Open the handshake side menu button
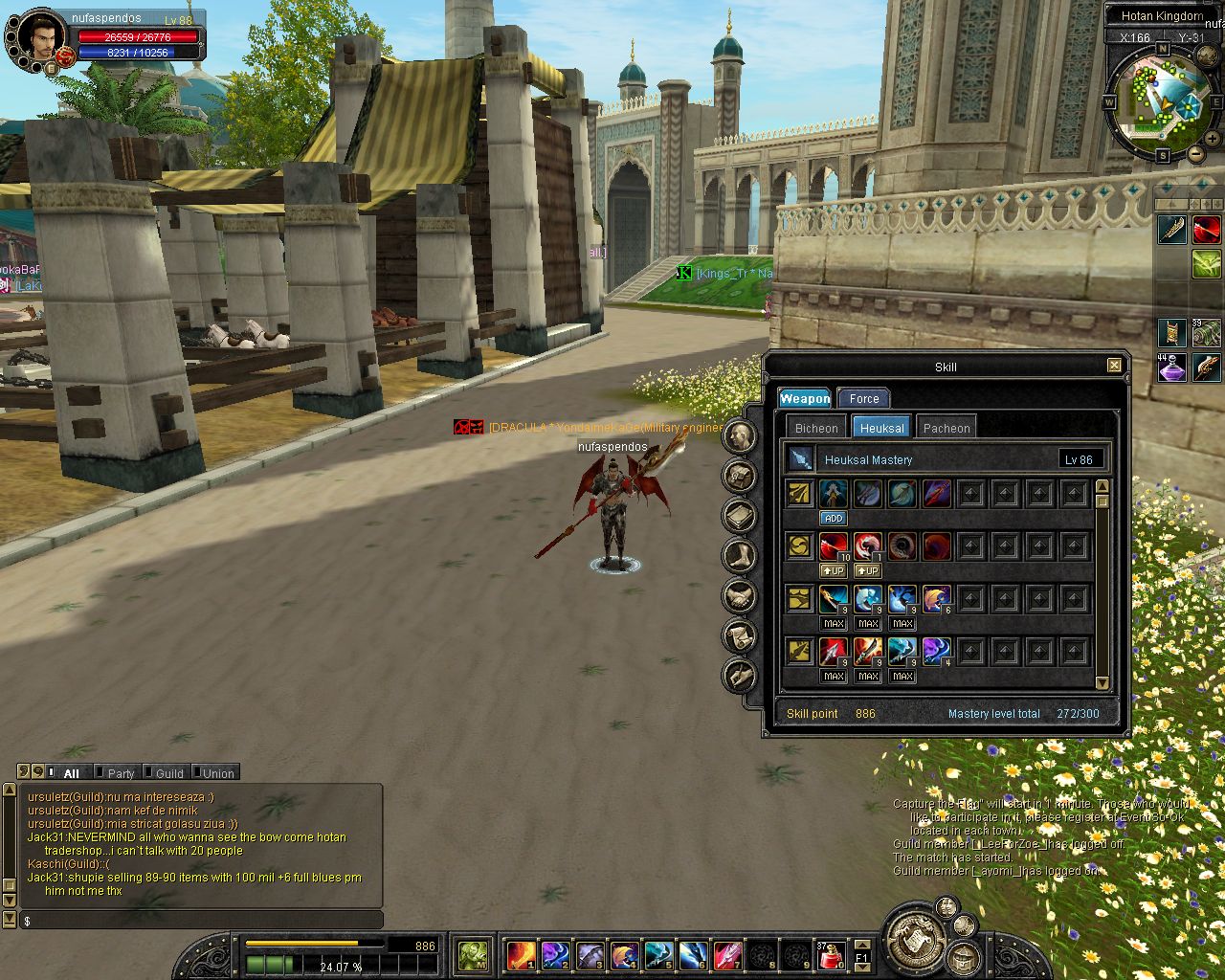 [740, 596]
